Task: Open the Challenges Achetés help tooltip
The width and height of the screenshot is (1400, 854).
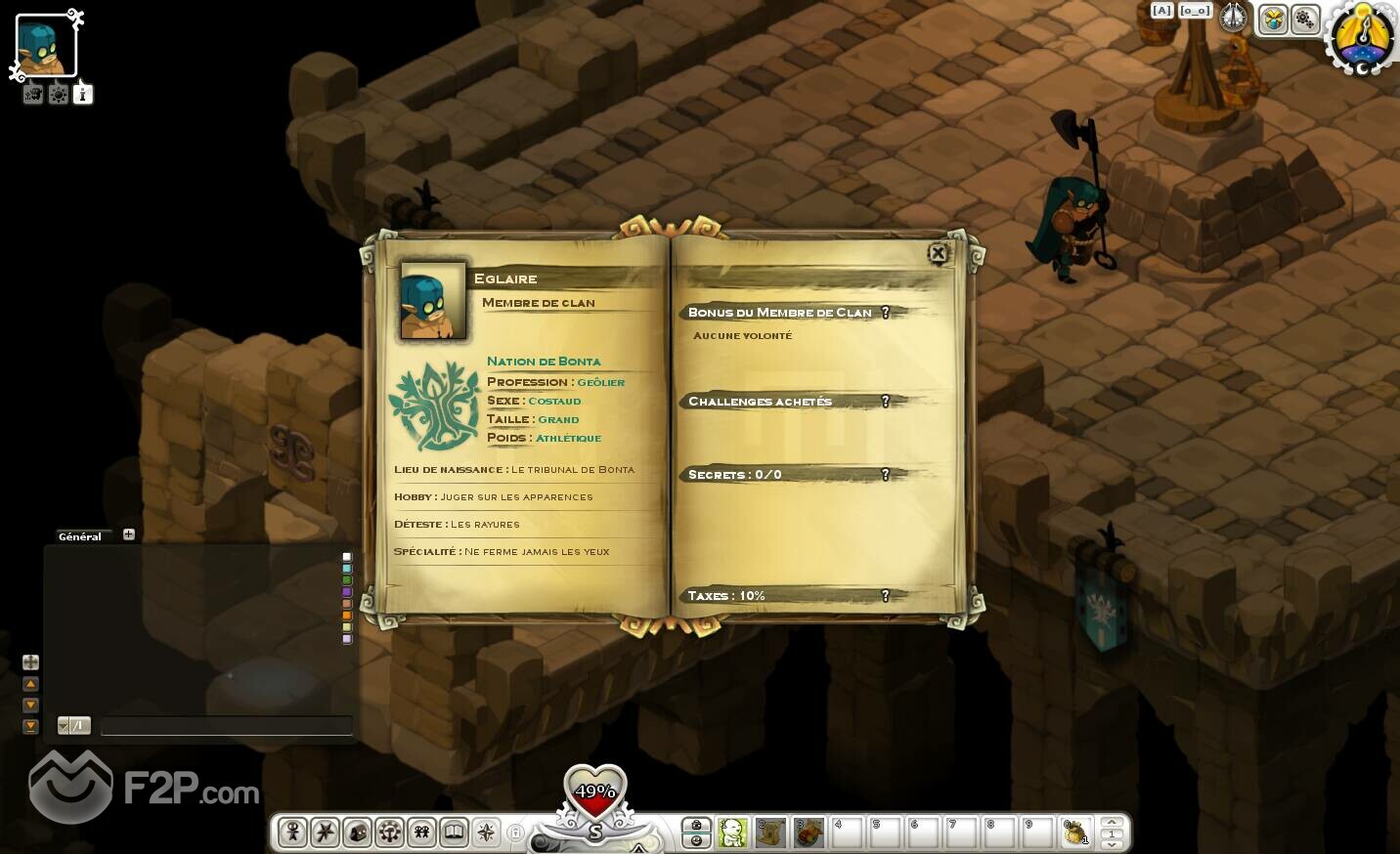Action: (x=886, y=402)
